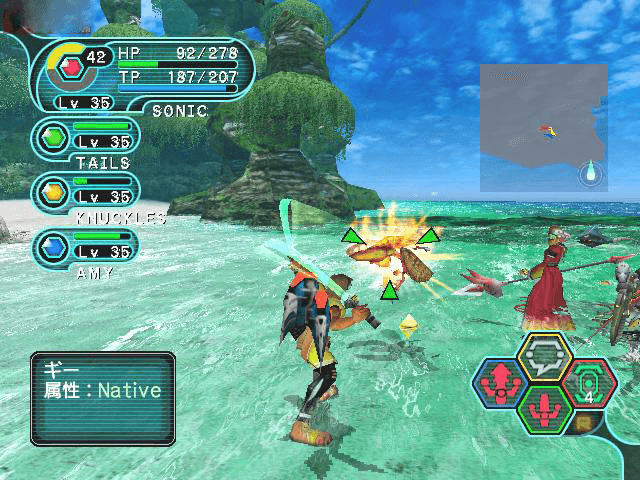Screen dimensions: 640x480
Task: Select party member Knuckles
Action: (x=86, y=195)
